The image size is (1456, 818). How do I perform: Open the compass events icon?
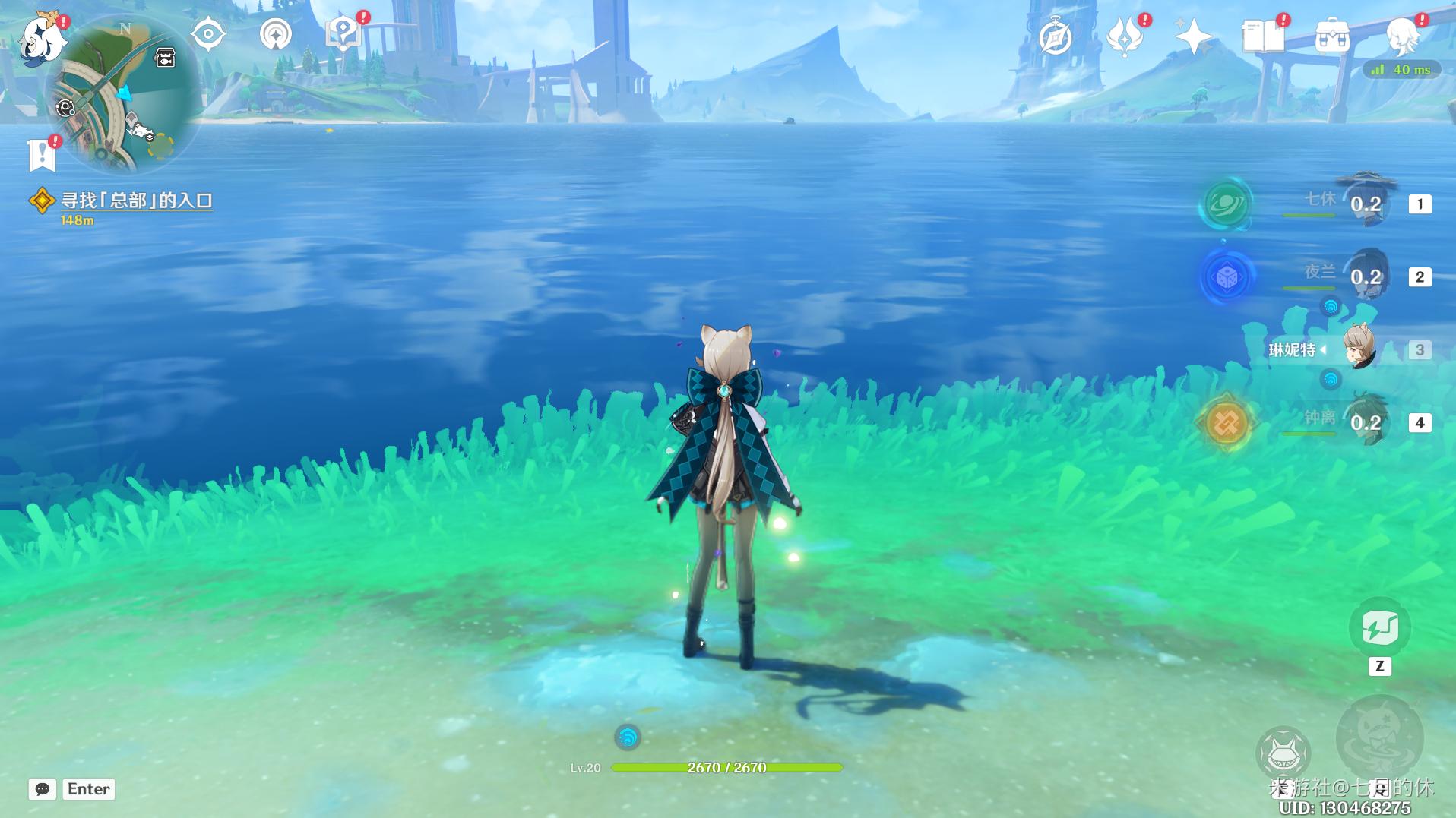pos(1055,36)
